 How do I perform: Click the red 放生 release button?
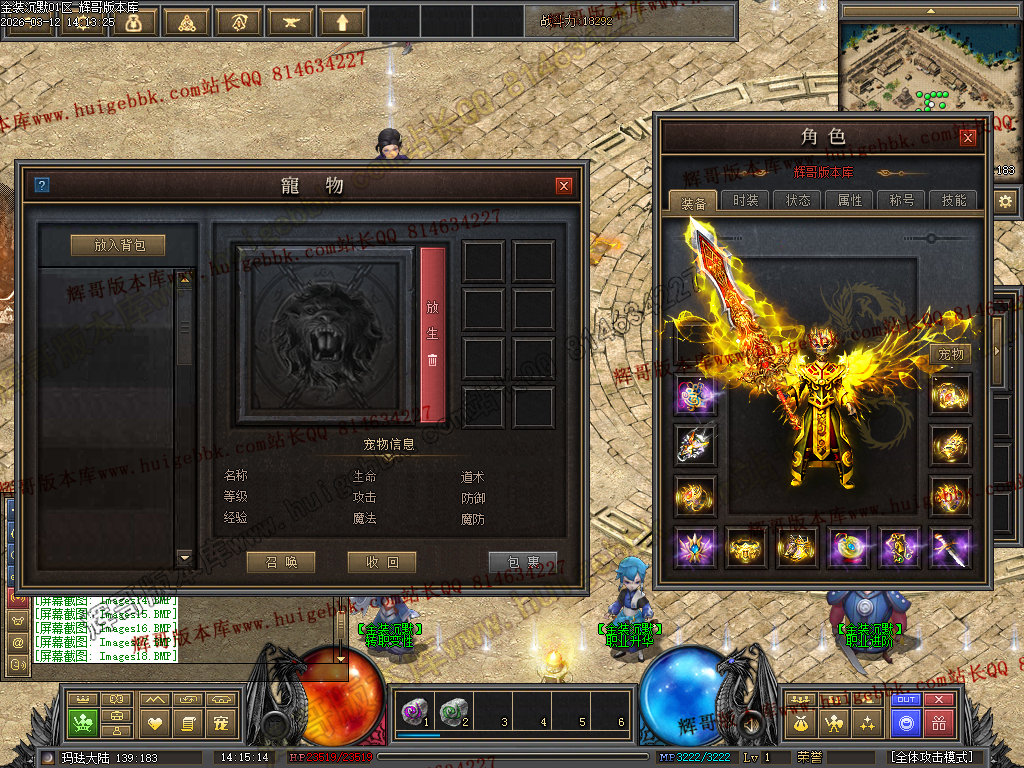pos(432,334)
